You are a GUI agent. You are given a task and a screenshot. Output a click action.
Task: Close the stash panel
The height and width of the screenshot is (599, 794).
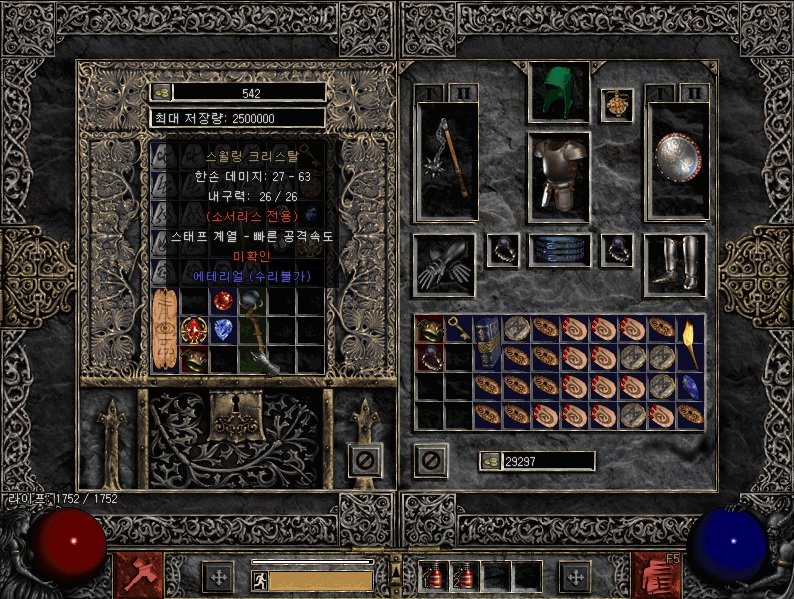point(364,460)
